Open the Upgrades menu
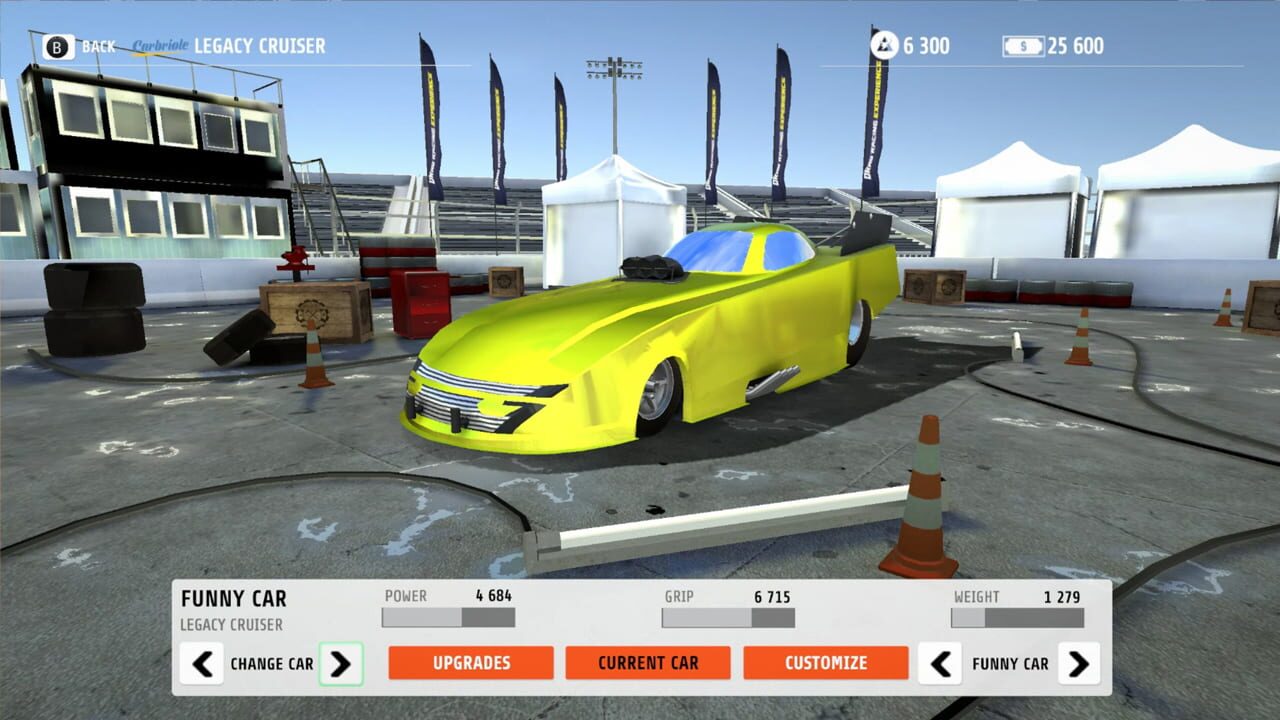This screenshot has height=720, width=1280. (471, 662)
